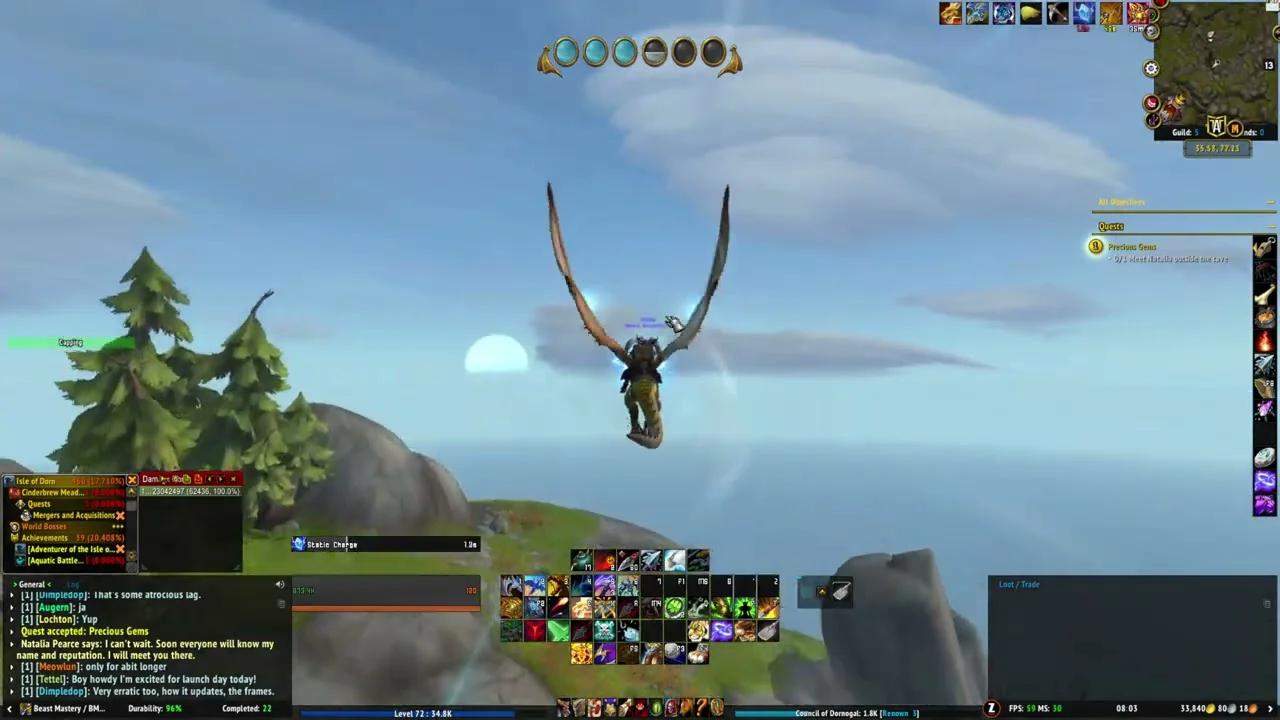Select the Precious Gems quest in the tracker
The image size is (1280, 720).
click(1132, 247)
